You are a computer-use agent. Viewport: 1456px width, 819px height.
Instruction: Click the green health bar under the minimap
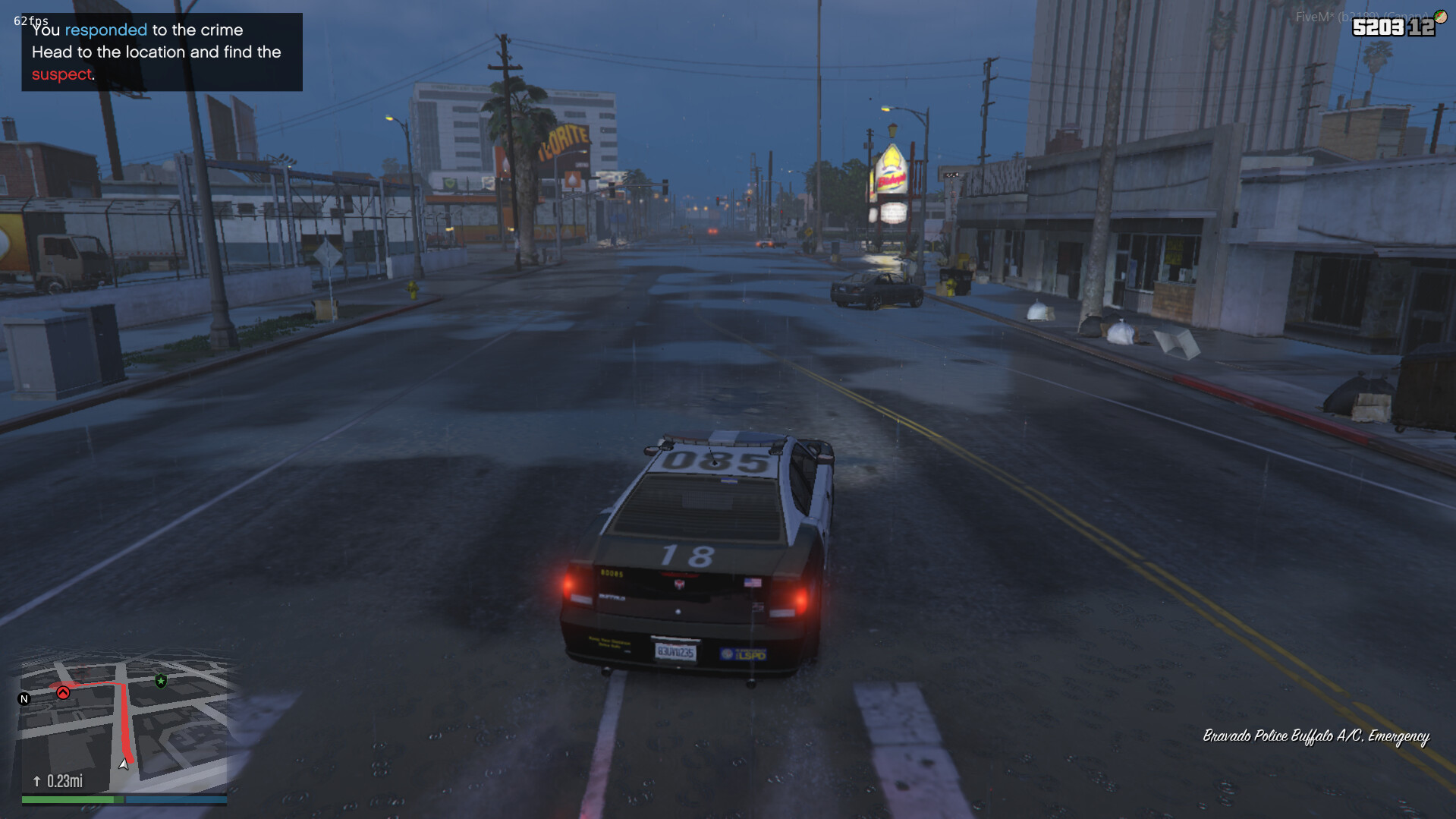tap(68, 799)
